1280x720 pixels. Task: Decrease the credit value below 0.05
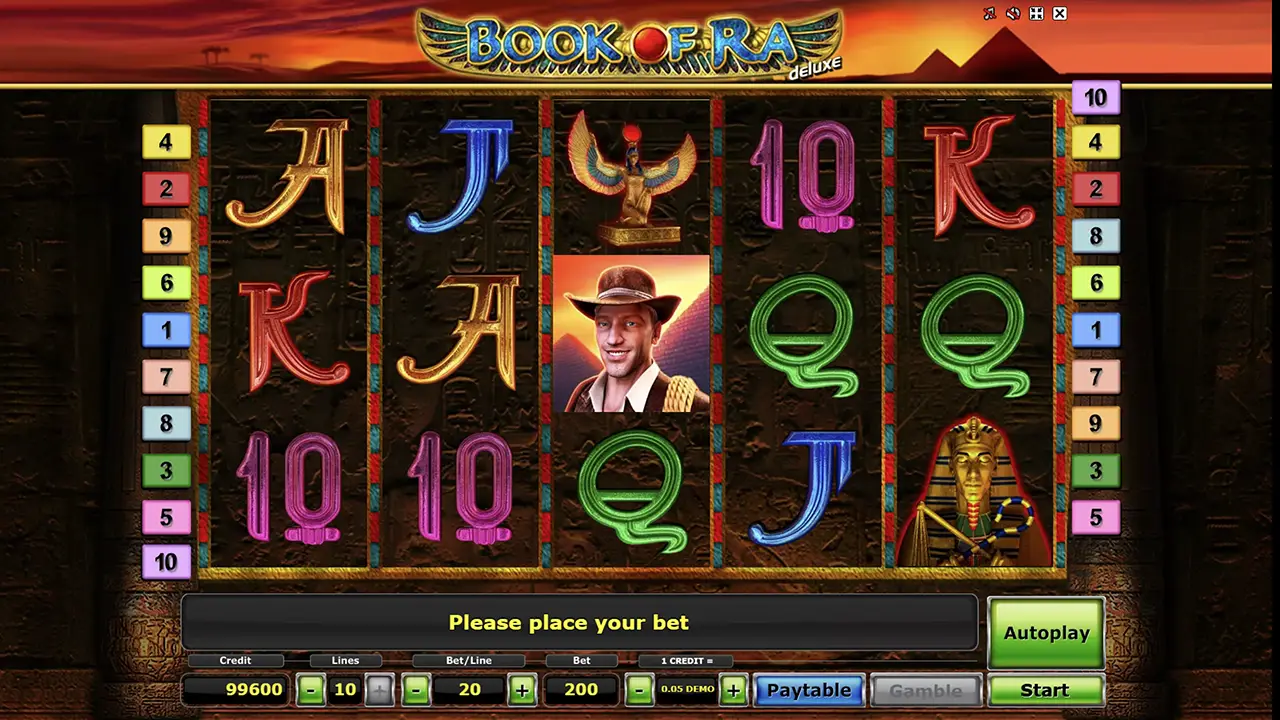click(639, 690)
